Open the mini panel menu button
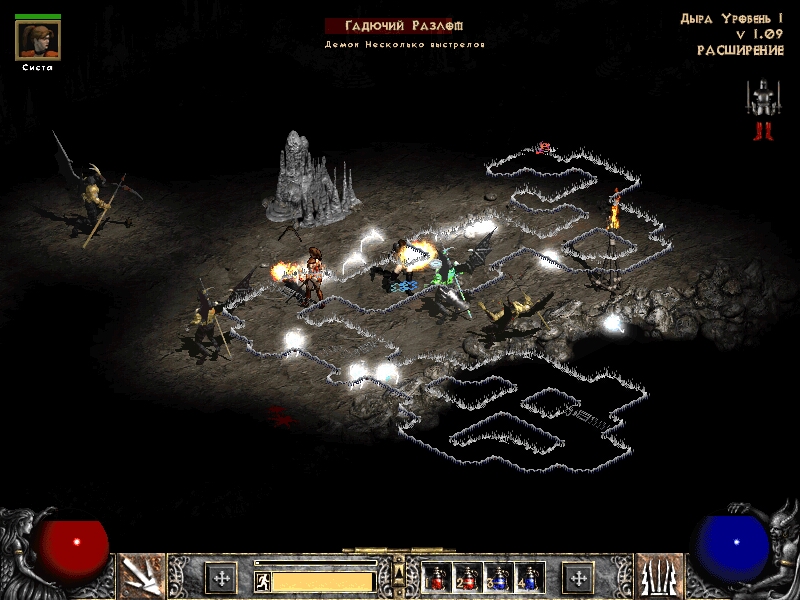This screenshot has width=800, height=600. pos(399,572)
